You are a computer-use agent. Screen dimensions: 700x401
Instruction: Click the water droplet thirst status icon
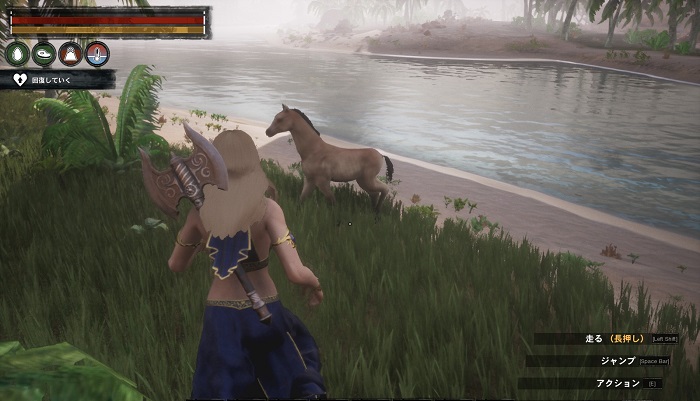pyautogui.click(x=17, y=54)
